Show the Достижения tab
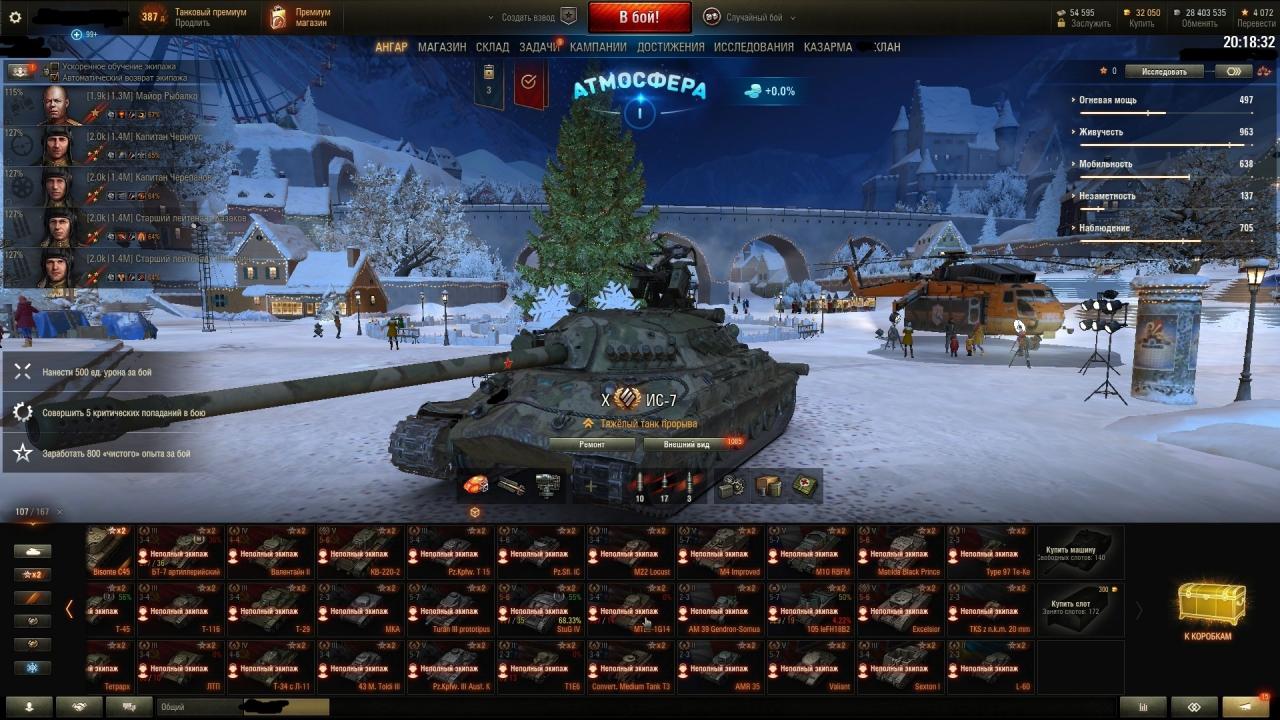 coord(670,47)
